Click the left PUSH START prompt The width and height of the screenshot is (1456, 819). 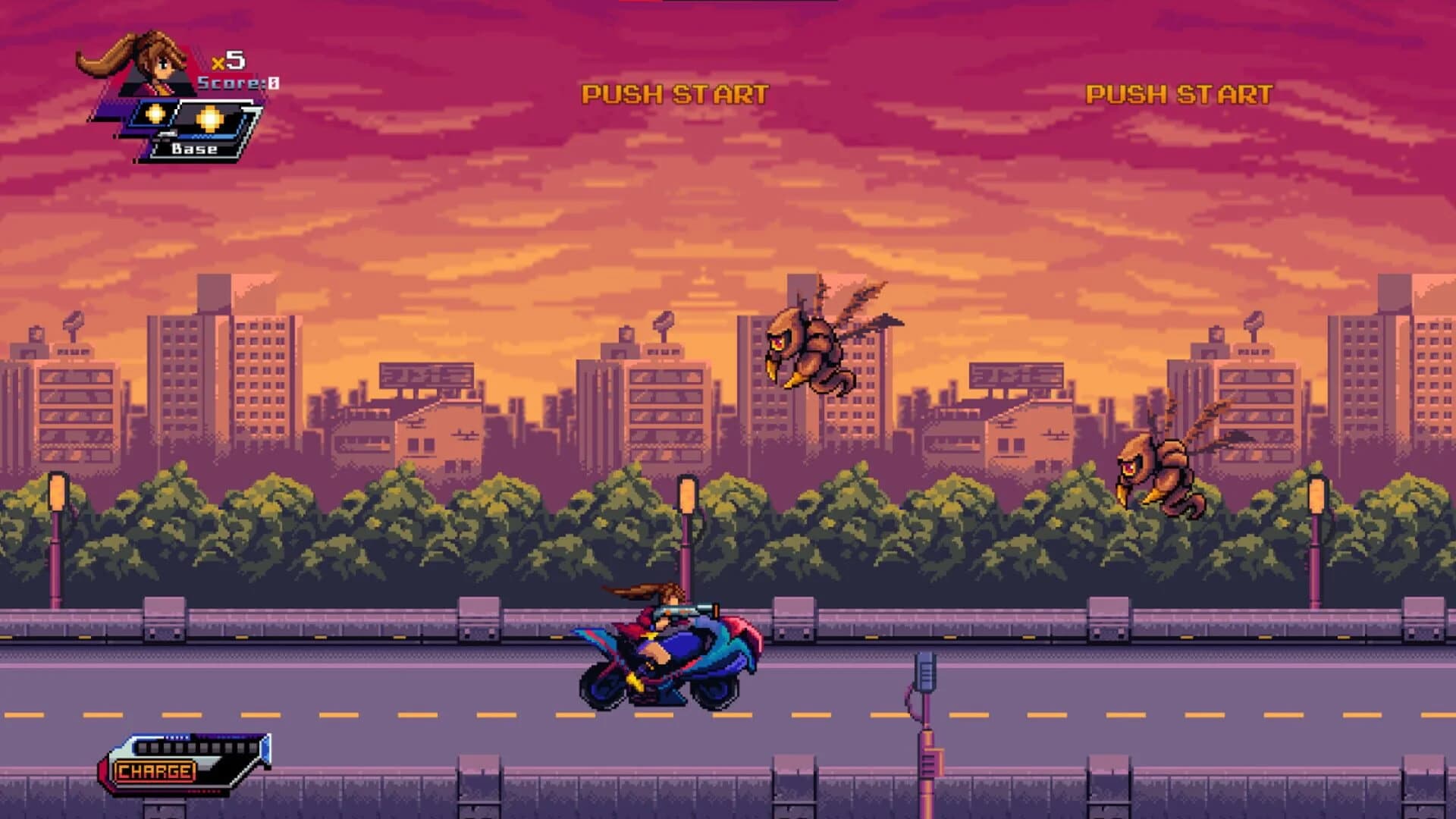[673, 93]
